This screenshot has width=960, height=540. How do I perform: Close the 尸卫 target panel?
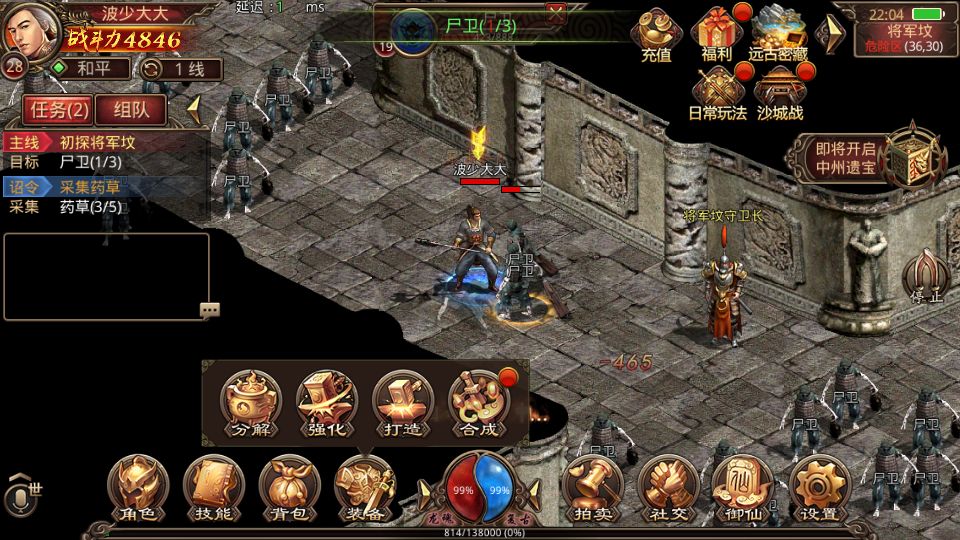[x=556, y=12]
